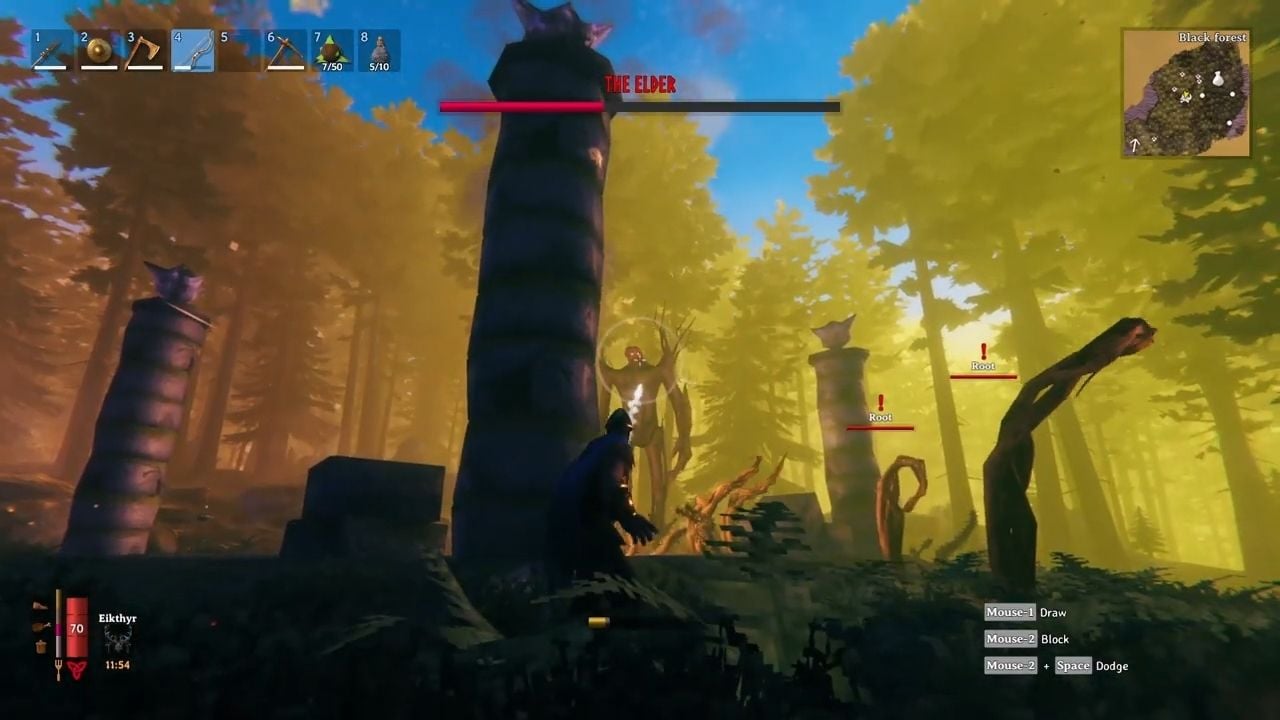1280x720 pixels.
Task: Click the Eikthyr power buff icon
Action: 117,638
